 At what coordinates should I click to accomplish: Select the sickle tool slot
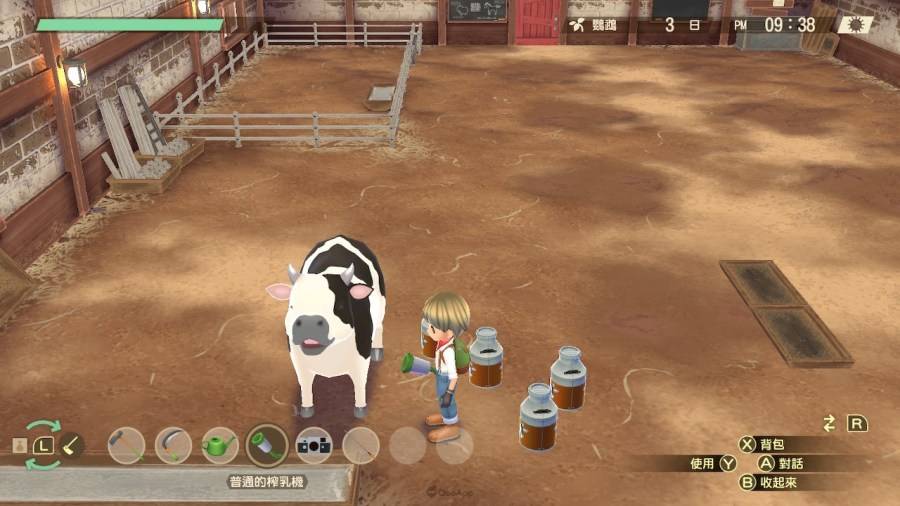(173, 445)
